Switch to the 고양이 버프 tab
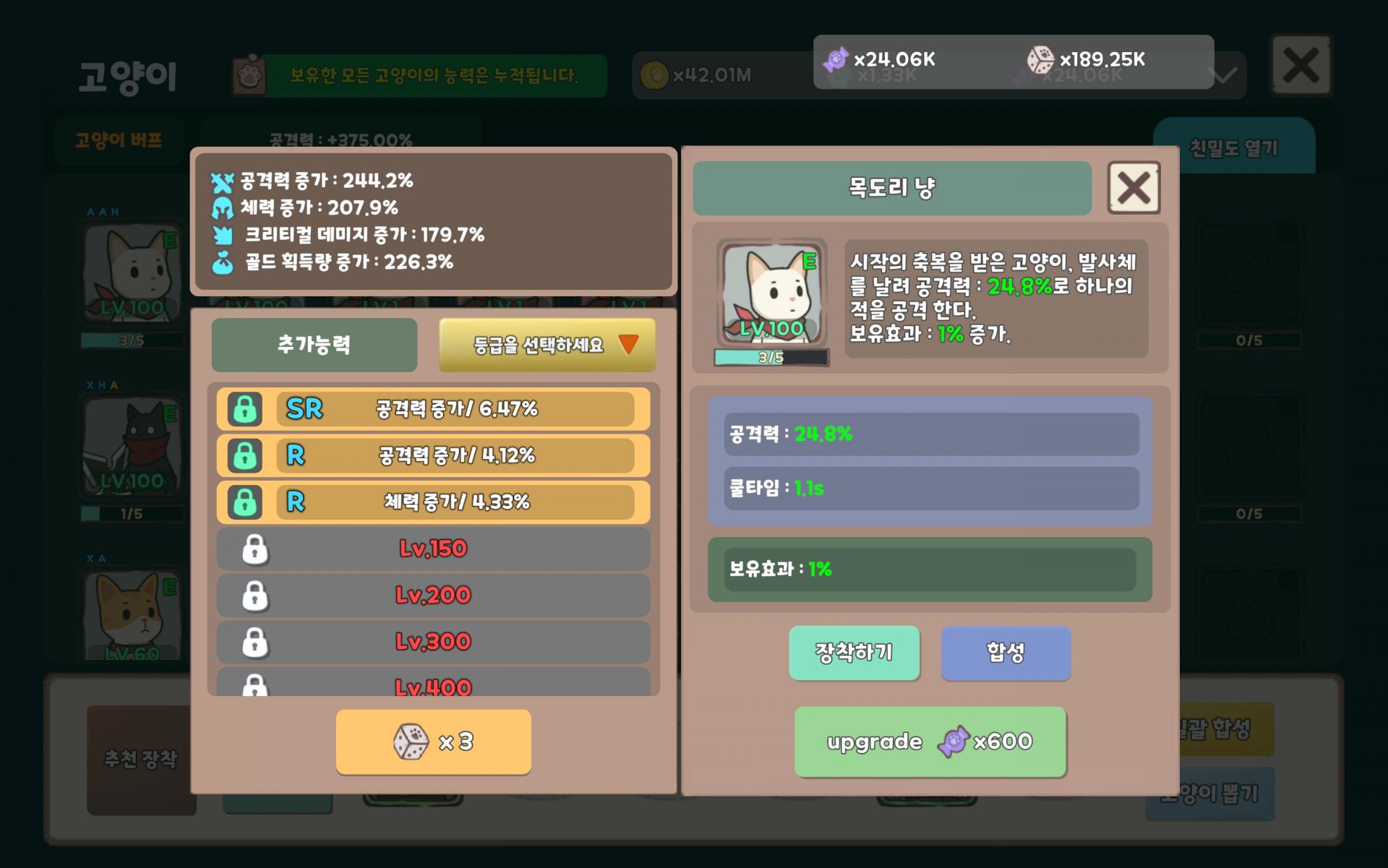The height and width of the screenshot is (868, 1388). point(119,140)
